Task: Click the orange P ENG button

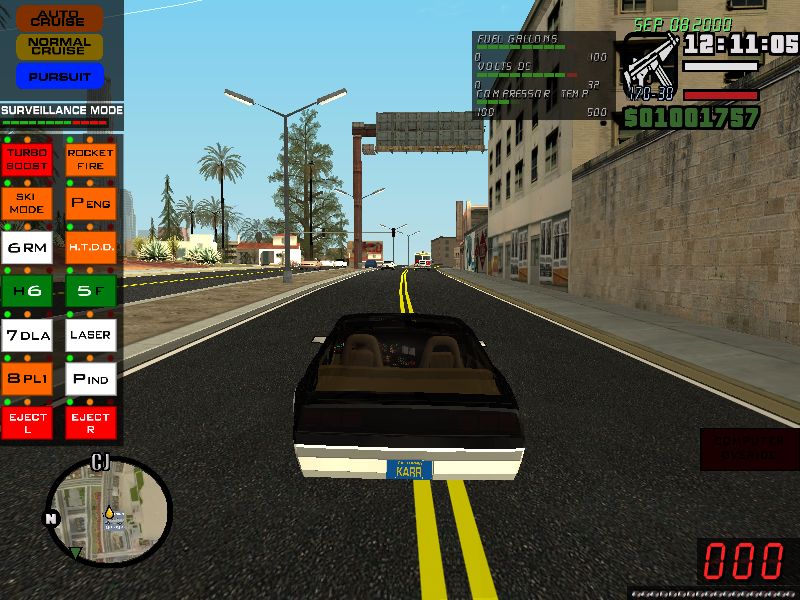Action: (91, 203)
